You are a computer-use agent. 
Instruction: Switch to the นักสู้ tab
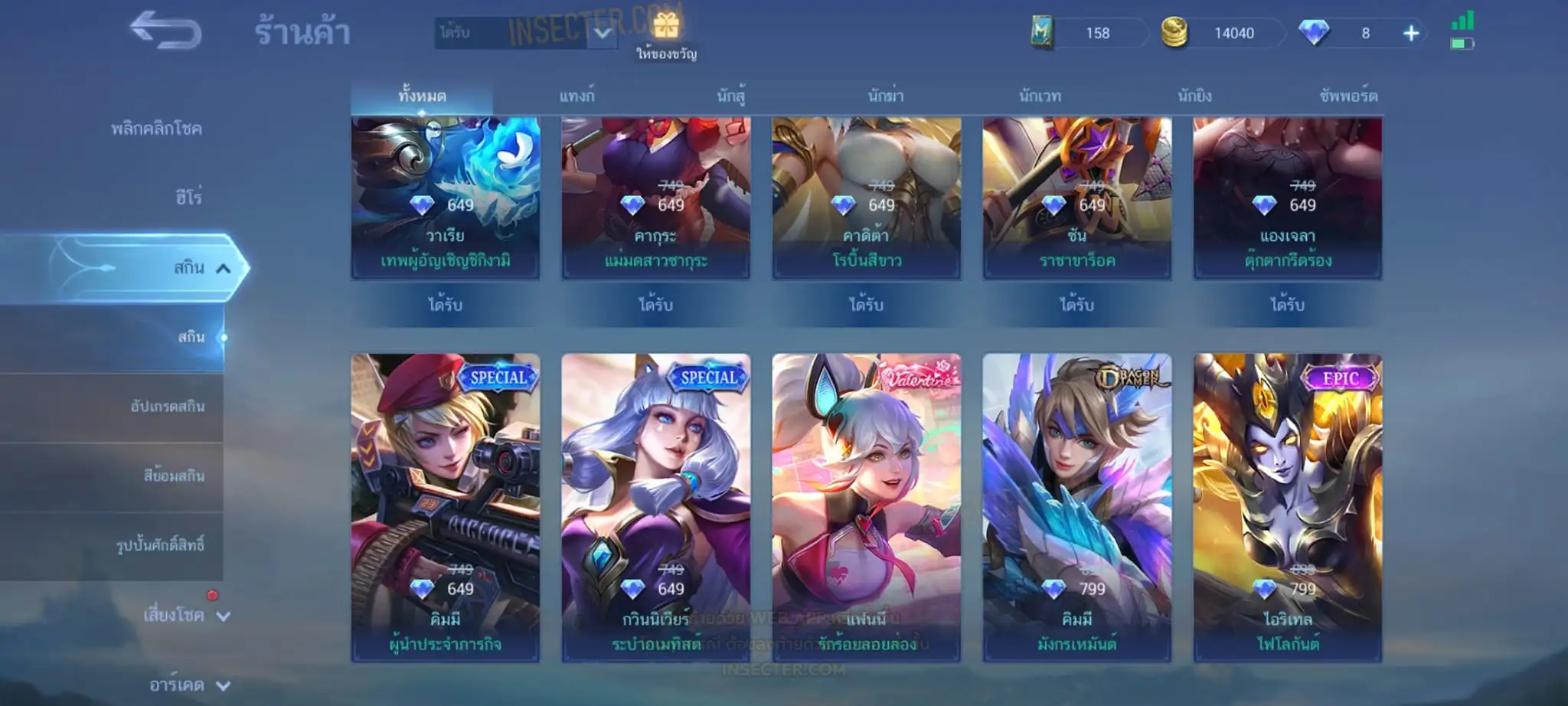[x=731, y=96]
